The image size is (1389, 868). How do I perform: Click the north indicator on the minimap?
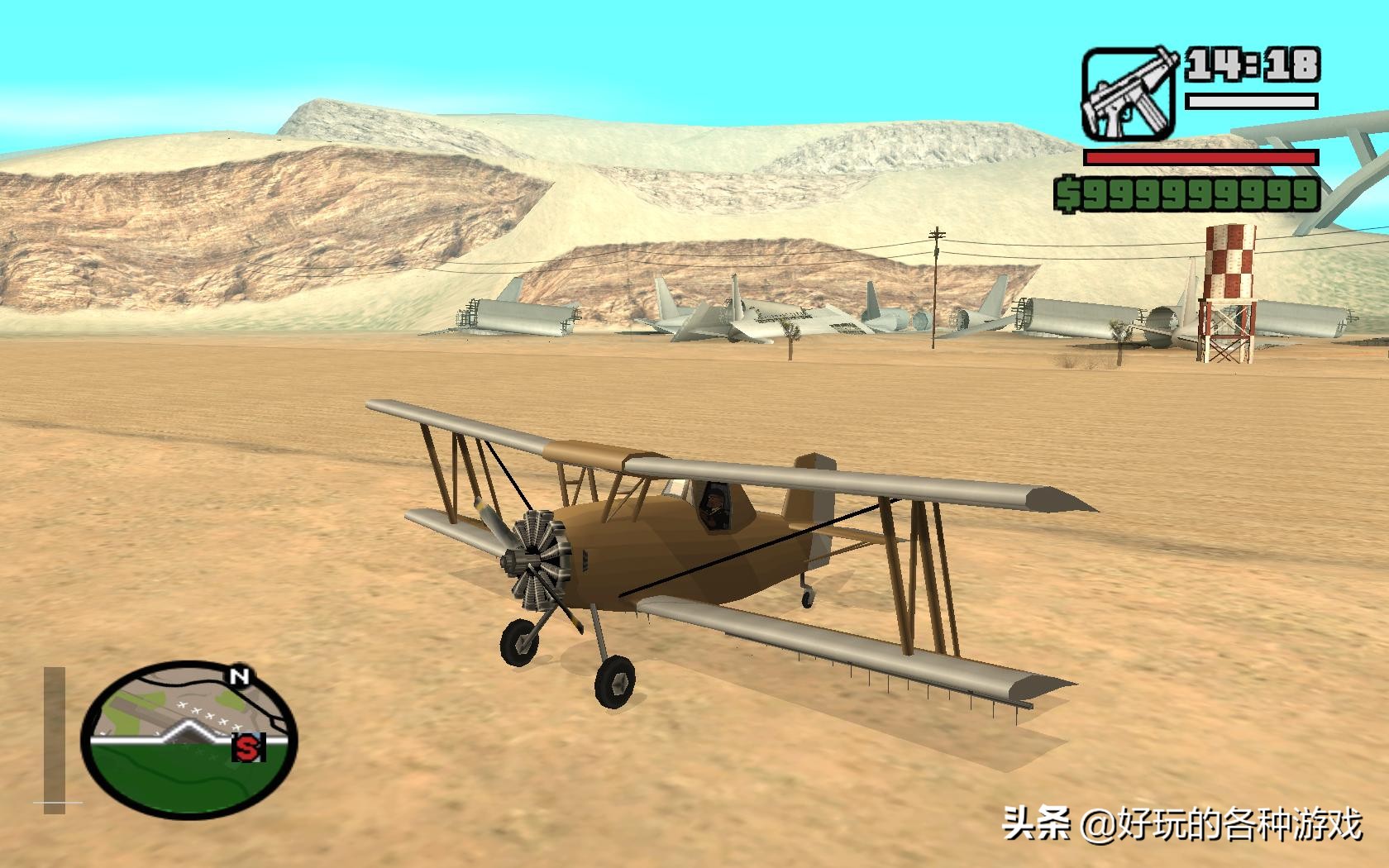pyautogui.click(x=241, y=676)
